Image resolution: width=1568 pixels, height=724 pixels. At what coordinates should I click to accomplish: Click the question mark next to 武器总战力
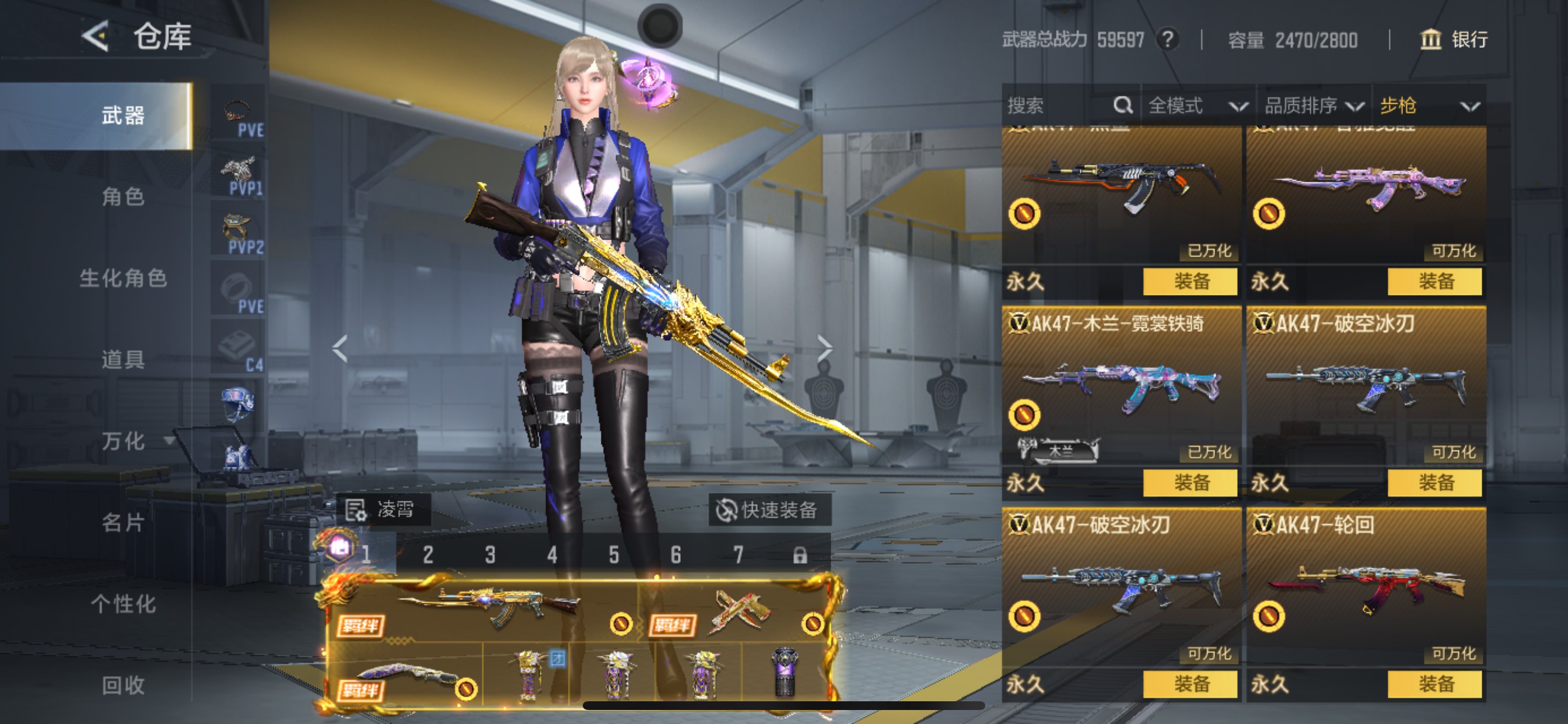click(x=1167, y=40)
